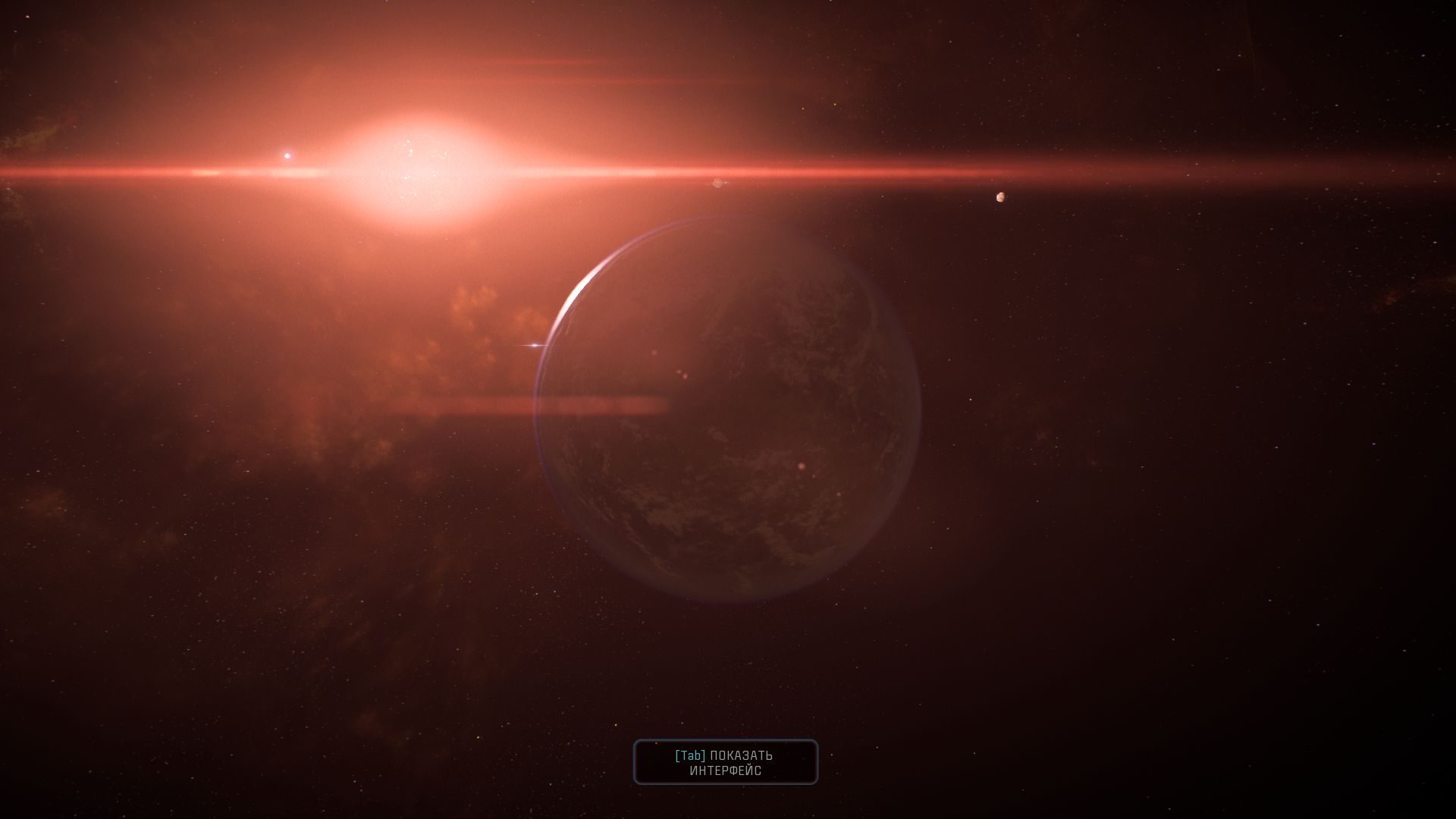The image size is (1456, 819).
Task: Show the interface with the Показать интерфейс button
Action: [726, 762]
